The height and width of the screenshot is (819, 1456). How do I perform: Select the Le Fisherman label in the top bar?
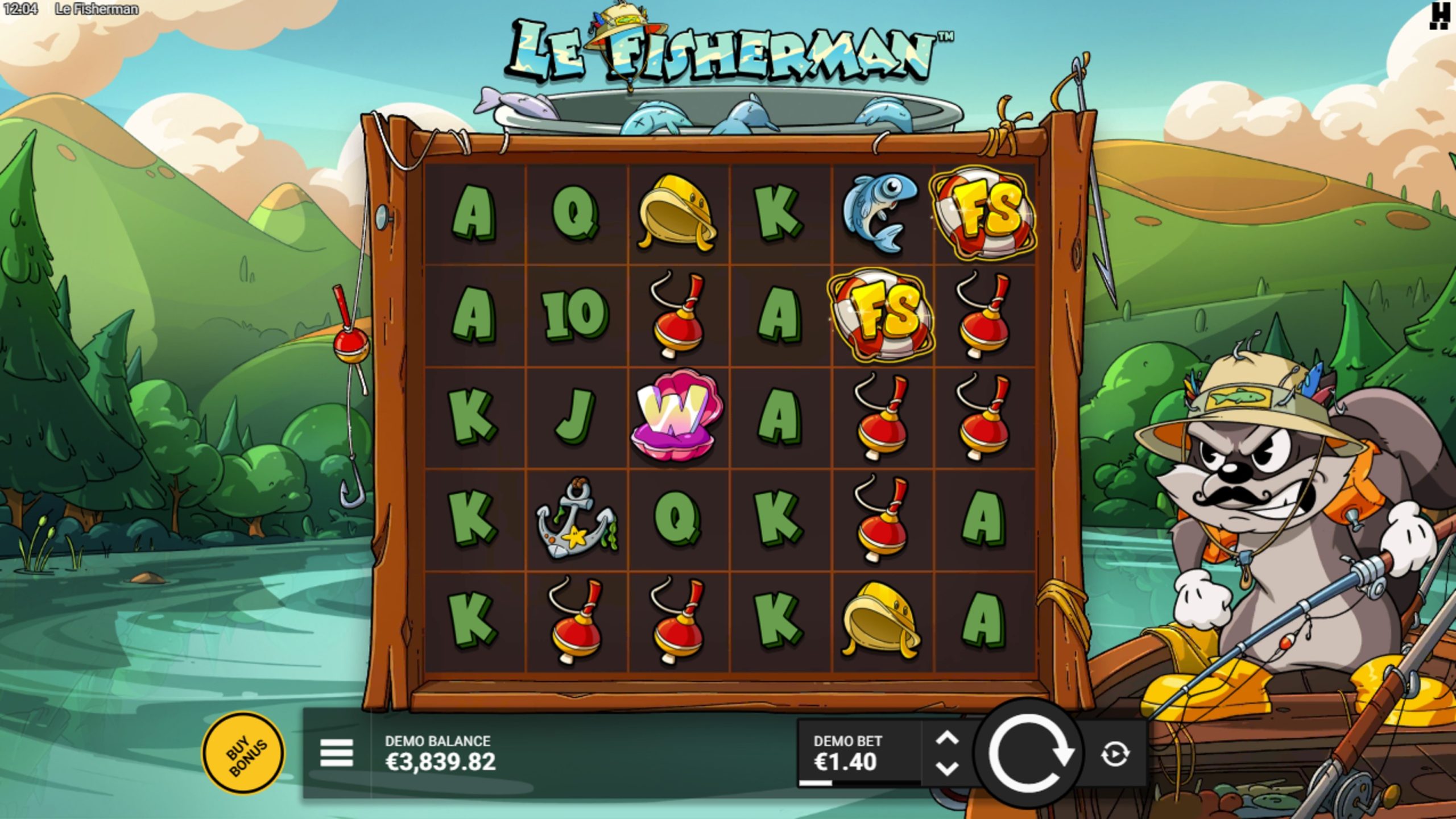point(97,8)
